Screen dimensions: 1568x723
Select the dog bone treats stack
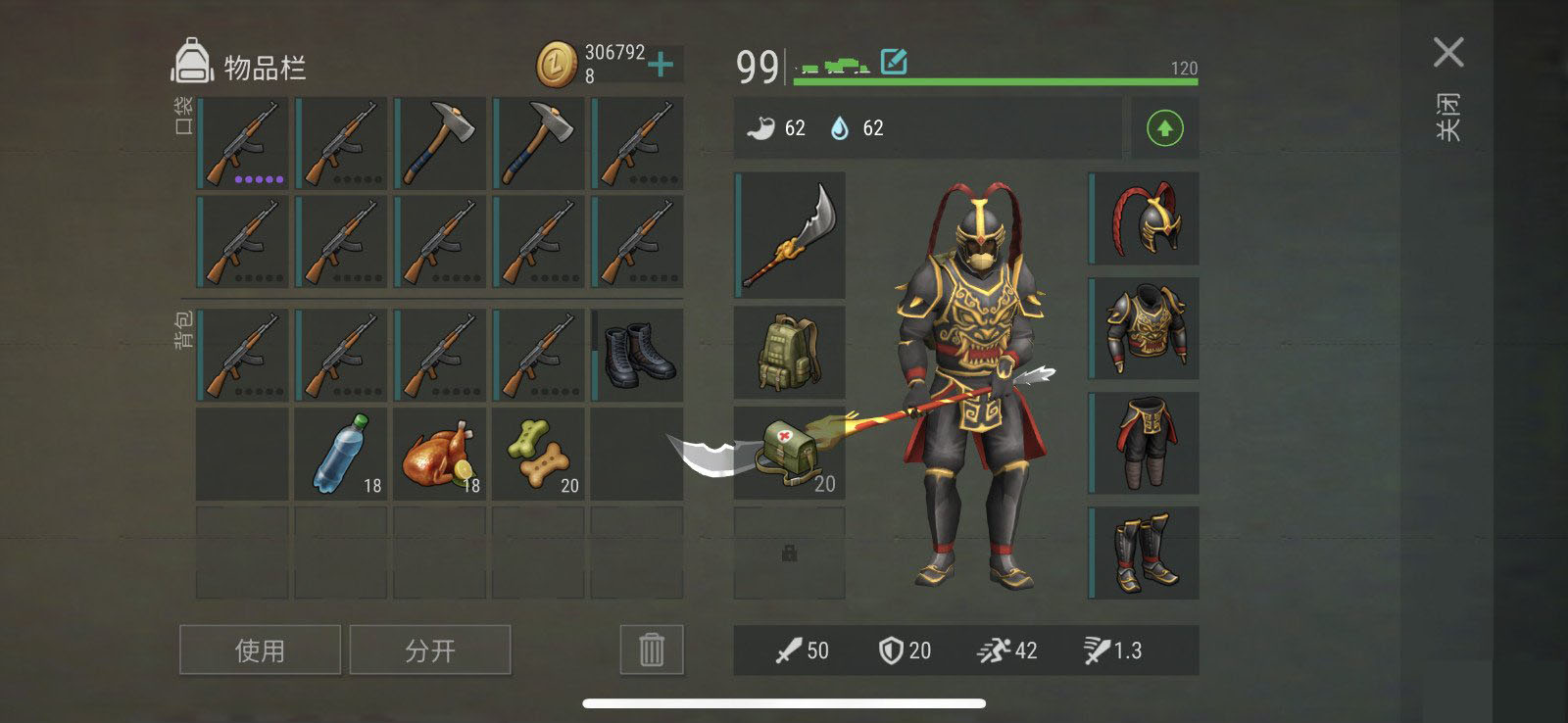pyautogui.click(x=539, y=454)
